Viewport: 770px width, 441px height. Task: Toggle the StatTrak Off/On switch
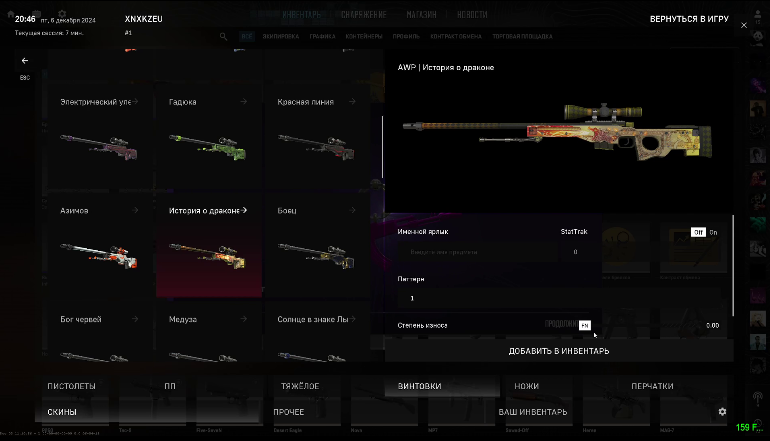pos(704,232)
